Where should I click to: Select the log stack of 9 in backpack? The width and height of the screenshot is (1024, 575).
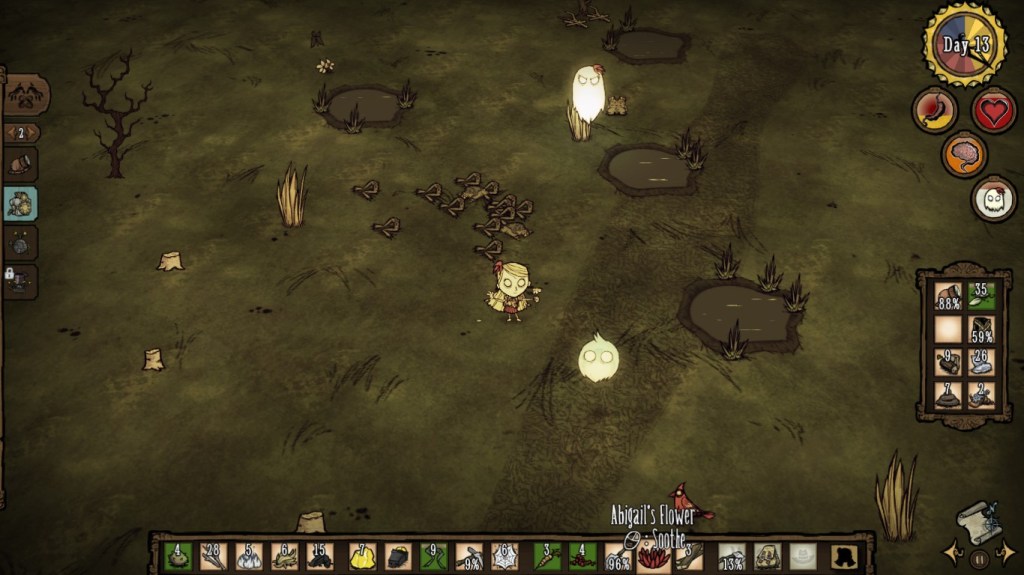pos(947,362)
